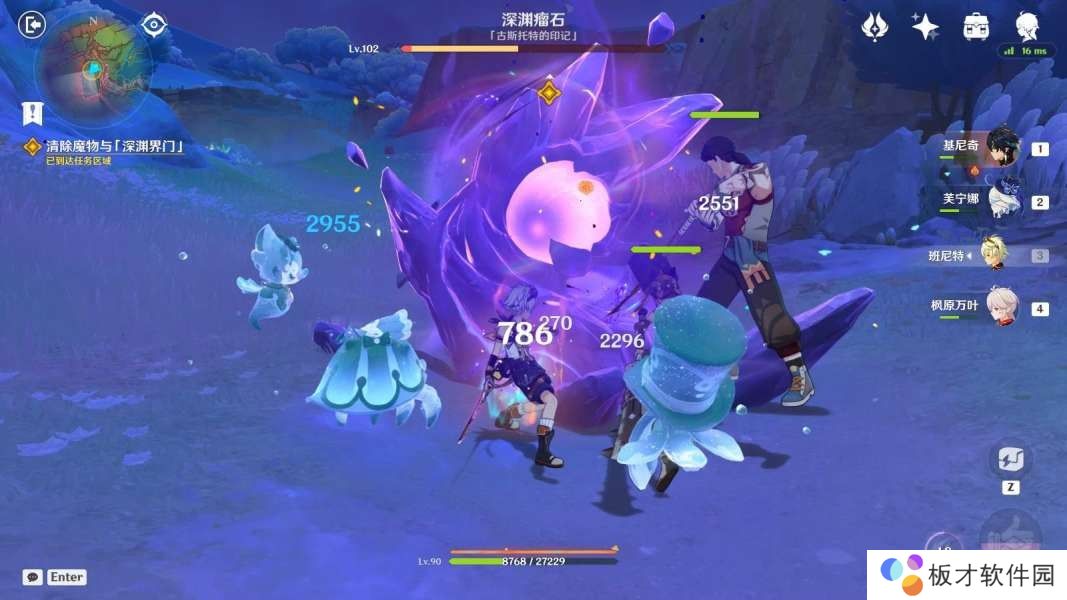Open the backpack inventory
The height and width of the screenshot is (600, 1067).
[976, 27]
